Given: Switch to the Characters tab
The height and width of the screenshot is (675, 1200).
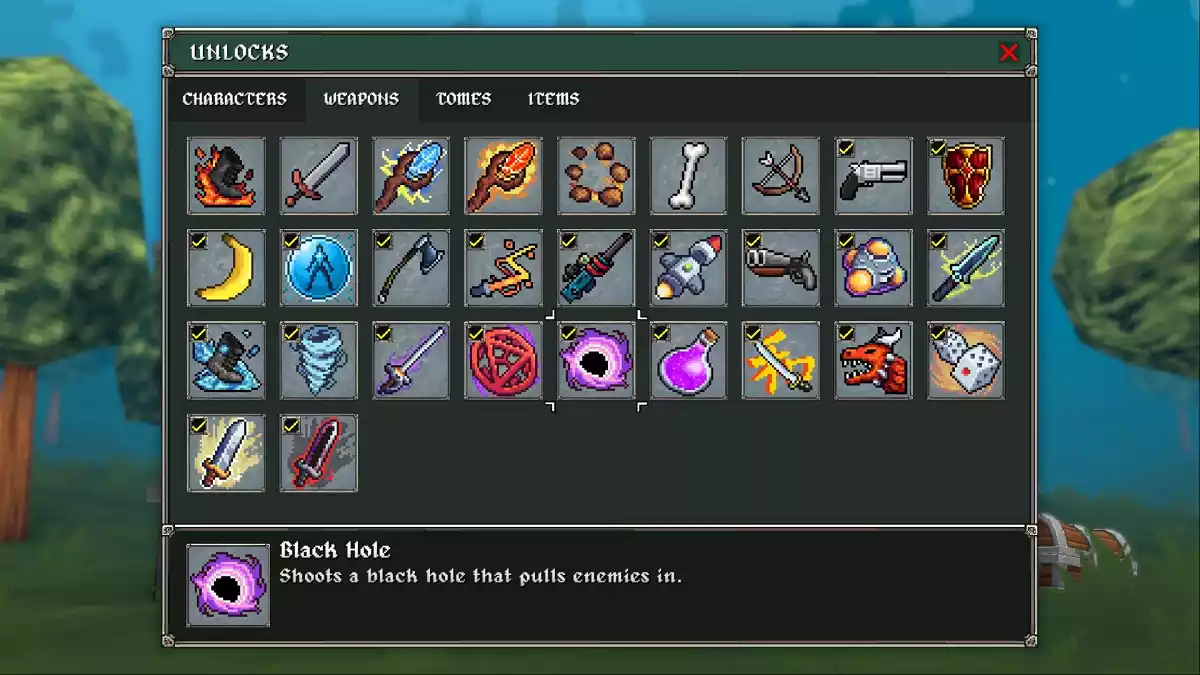Looking at the screenshot, I should 234,99.
